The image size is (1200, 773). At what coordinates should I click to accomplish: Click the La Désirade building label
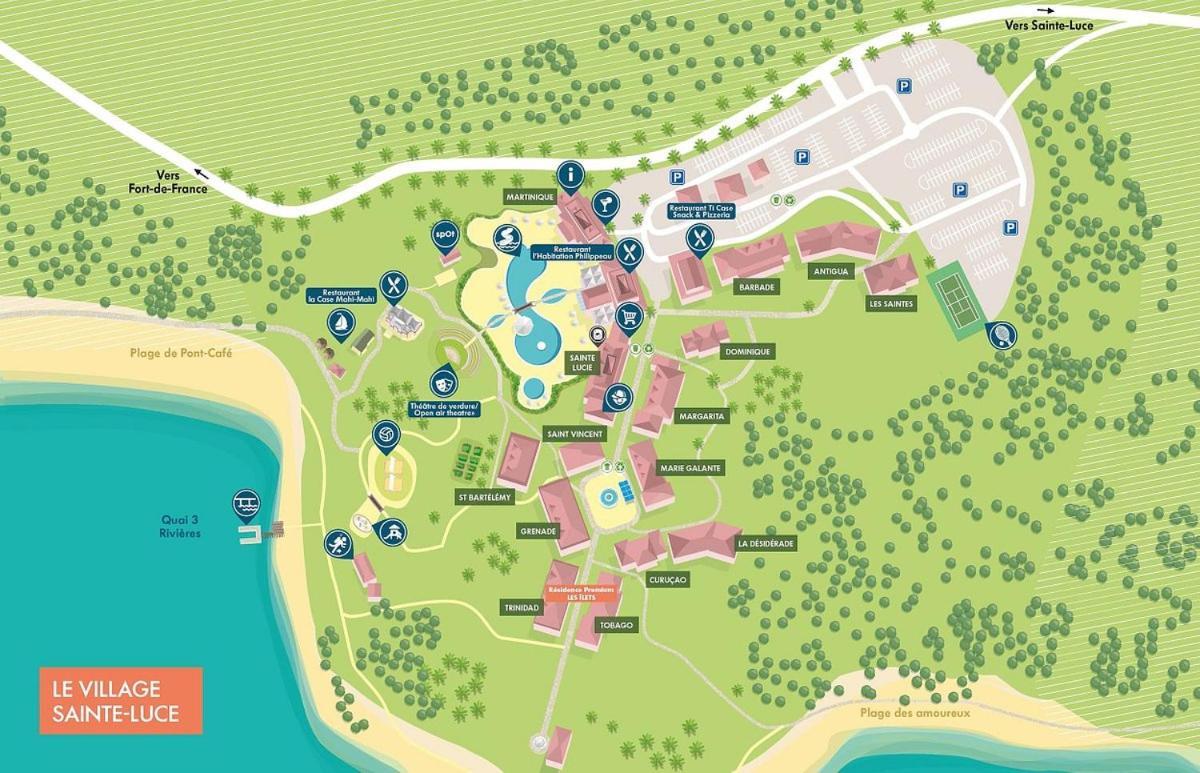765,544
